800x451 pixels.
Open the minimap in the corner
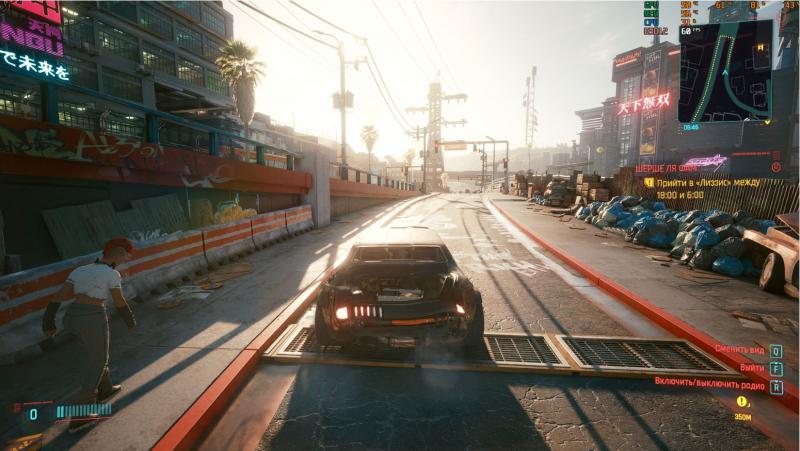pyautogui.click(x=725, y=71)
